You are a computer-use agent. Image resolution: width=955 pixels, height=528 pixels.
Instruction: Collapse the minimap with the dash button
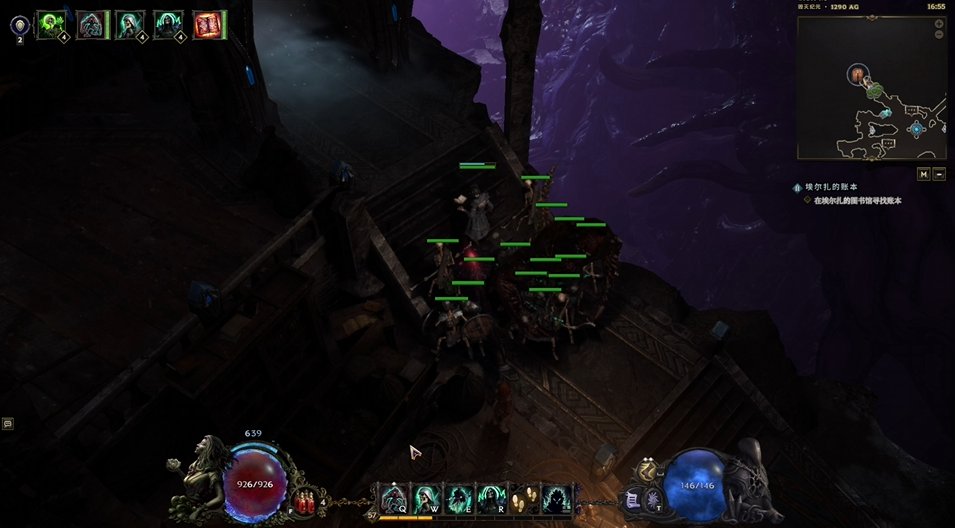click(x=939, y=174)
